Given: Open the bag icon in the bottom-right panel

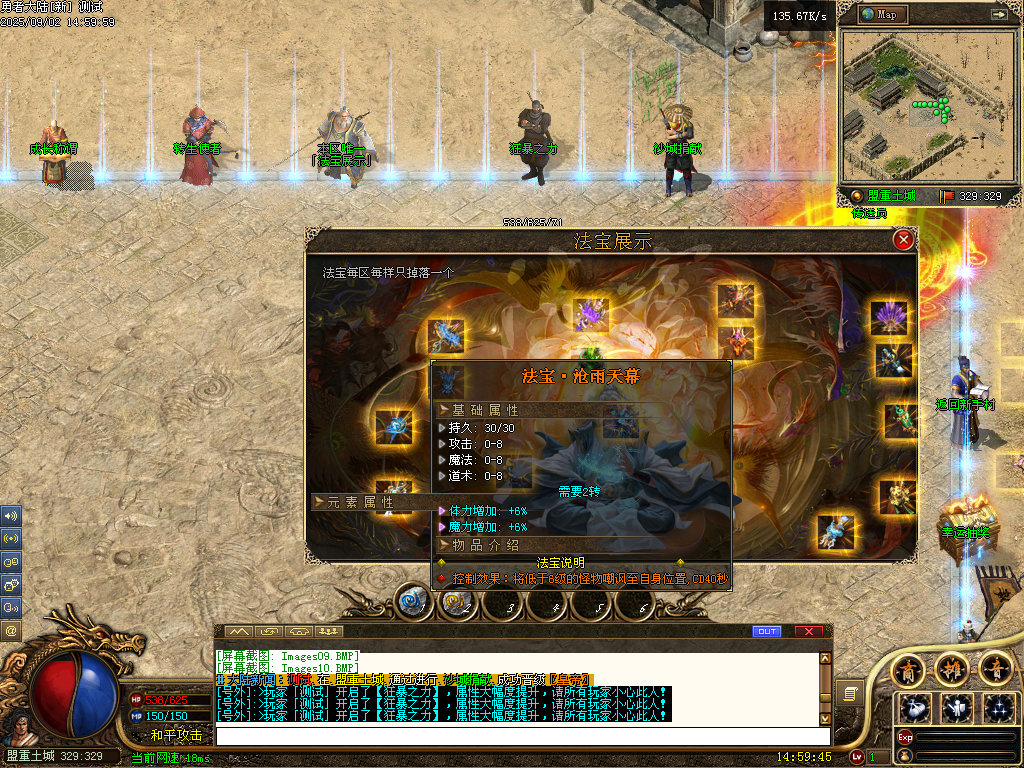Looking at the screenshot, I should click(x=915, y=708).
